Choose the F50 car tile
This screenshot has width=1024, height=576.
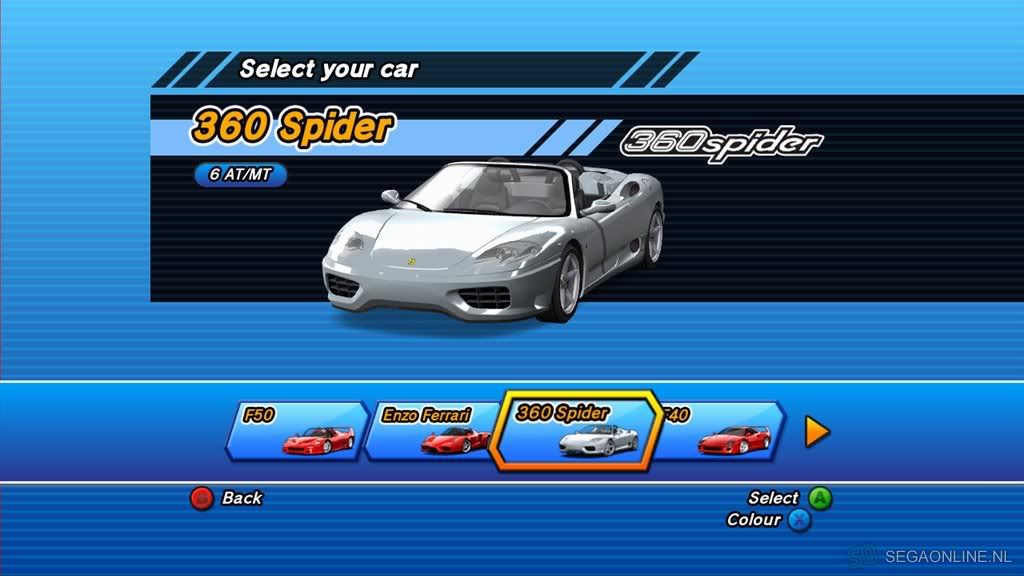(297, 430)
